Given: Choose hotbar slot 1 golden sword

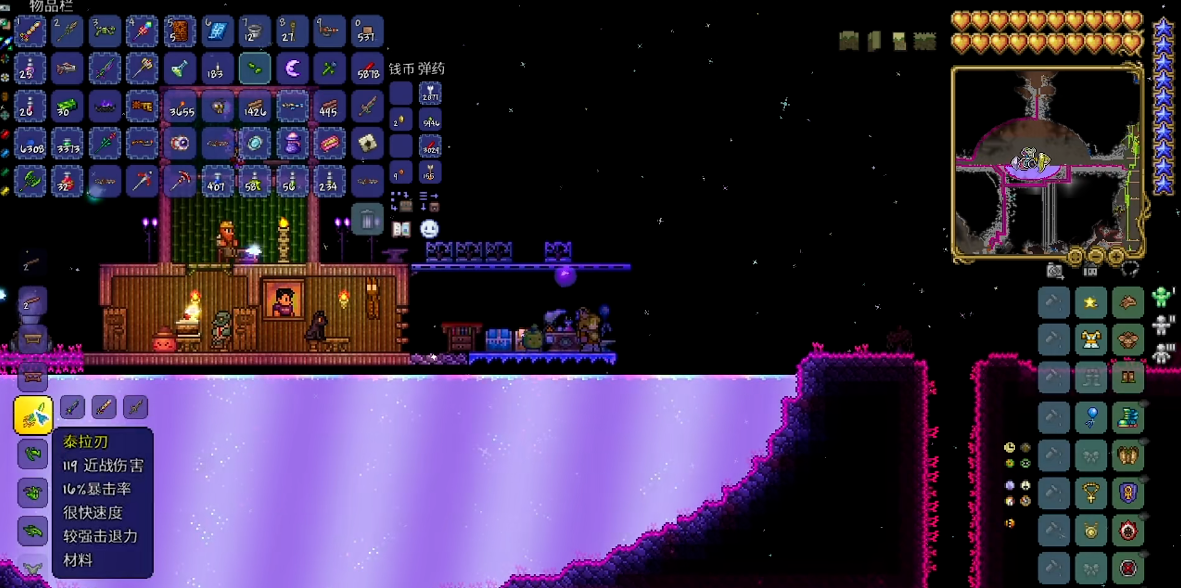Looking at the screenshot, I should [x=30, y=32].
